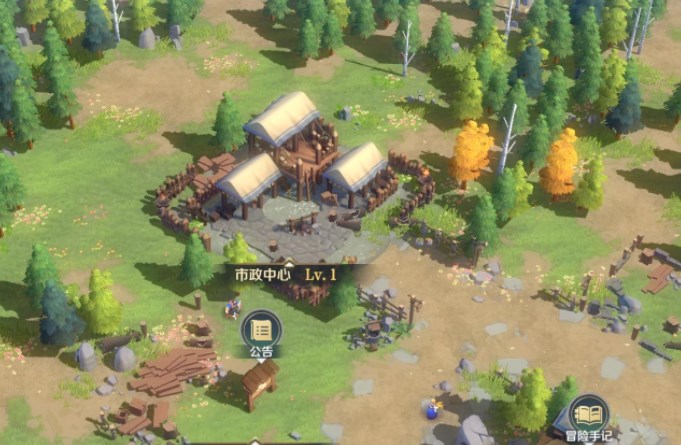Viewport: 681px width, 445px height.
Task: Open the 冒险手记 adventure journal
Action: point(589,414)
